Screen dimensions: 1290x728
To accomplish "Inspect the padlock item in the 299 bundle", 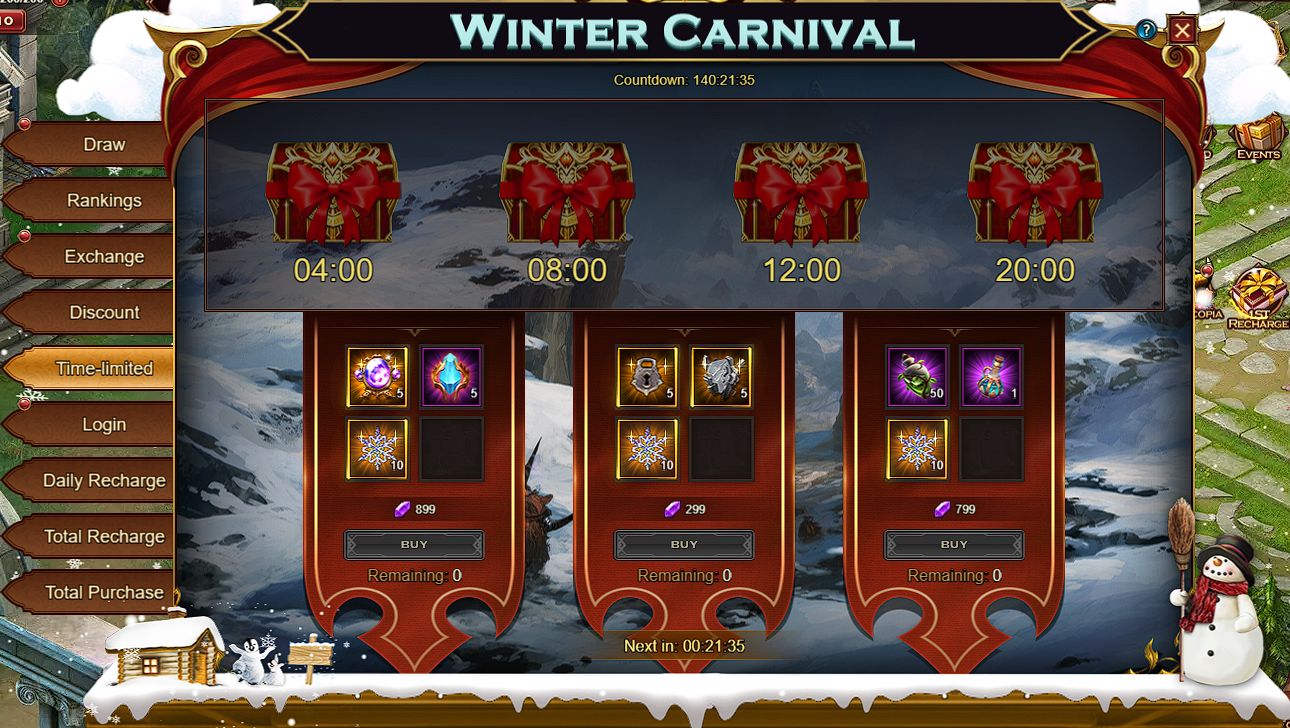I will 647,377.
